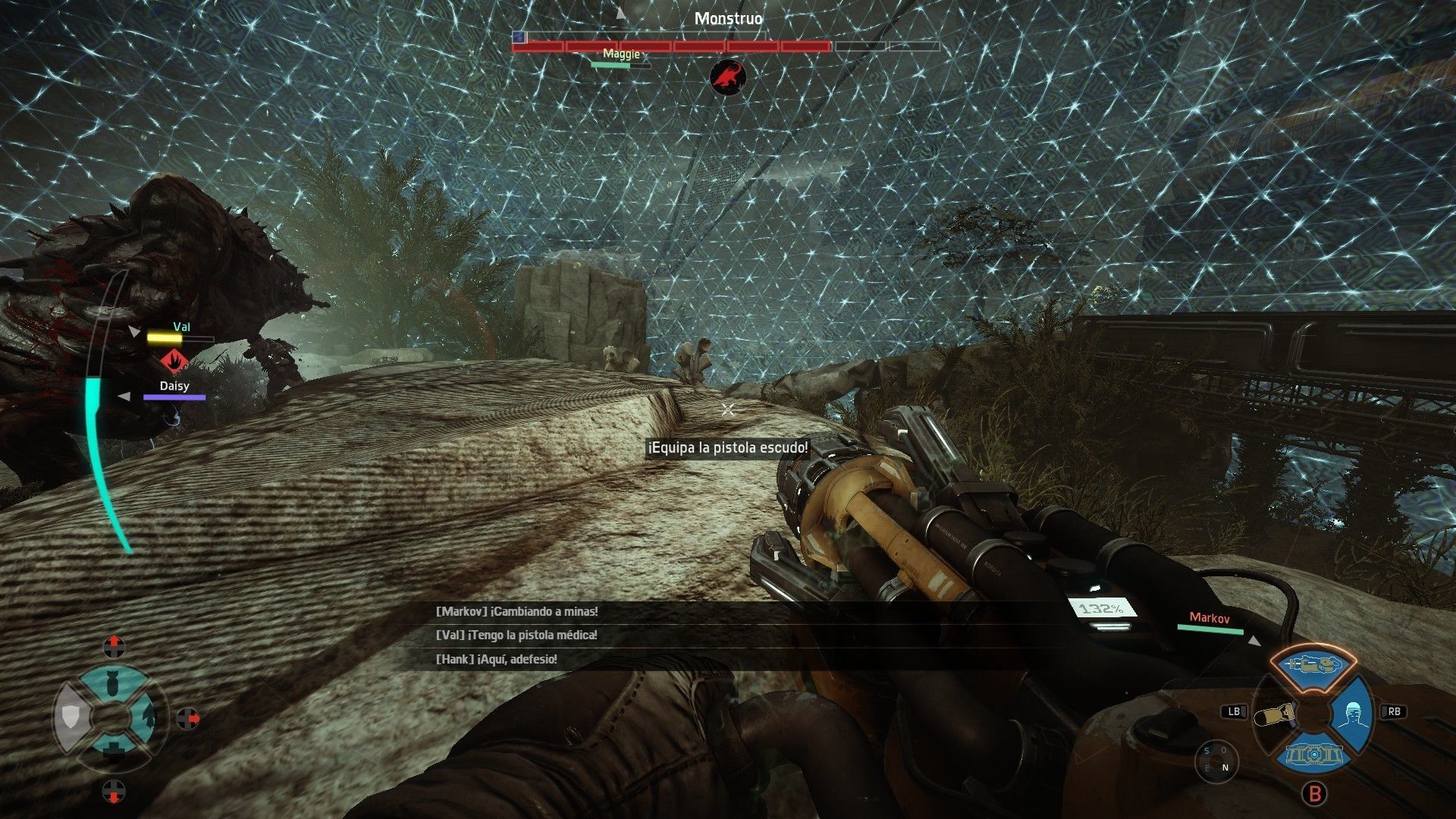The height and width of the screenshot is (819, 1456).
Task: Select the Maggie teammate name tag
Action: coord(621,54)
